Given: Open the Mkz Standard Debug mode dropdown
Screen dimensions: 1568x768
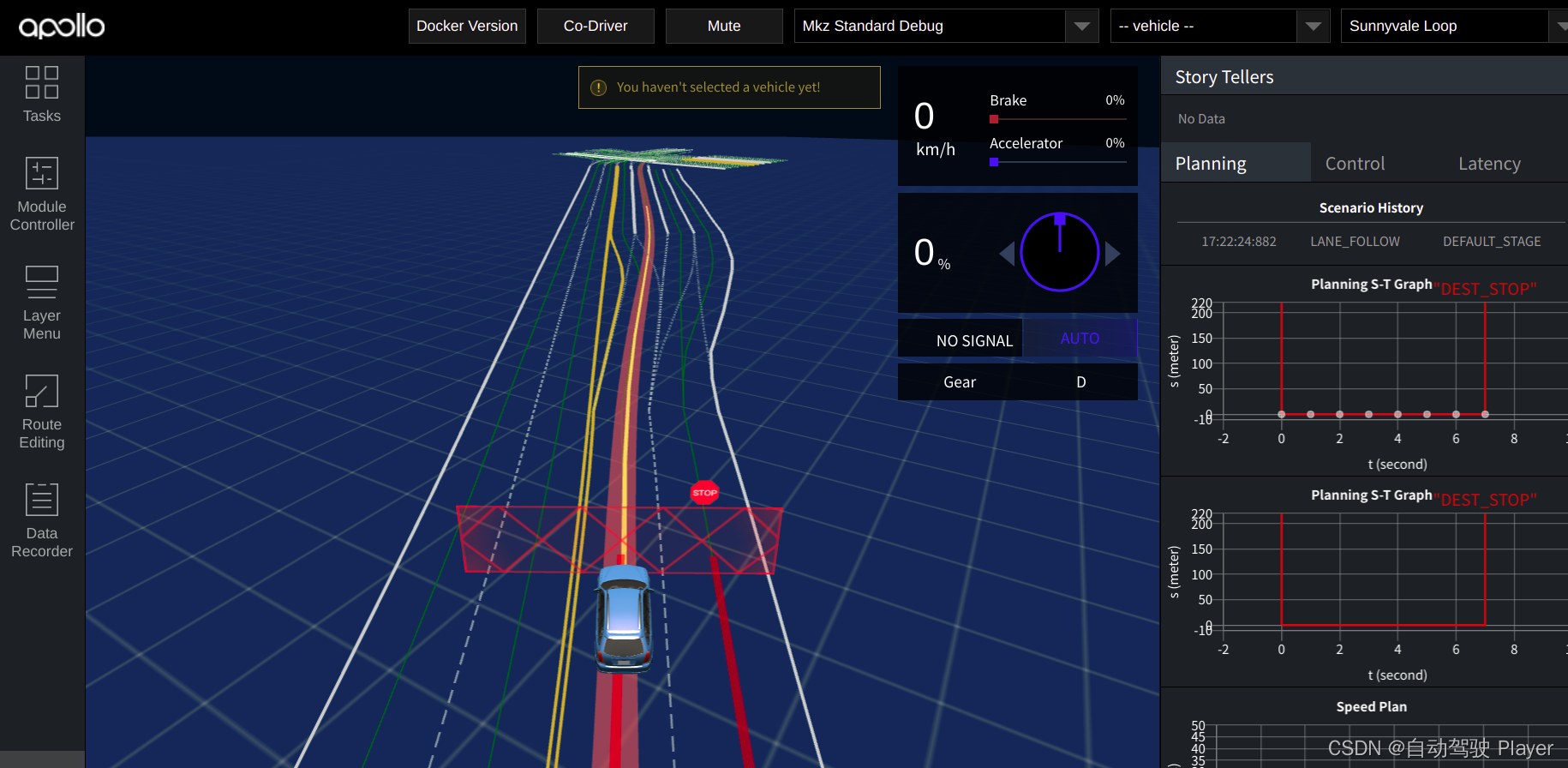Looking at the screenshot, I should pos(1082,26).
